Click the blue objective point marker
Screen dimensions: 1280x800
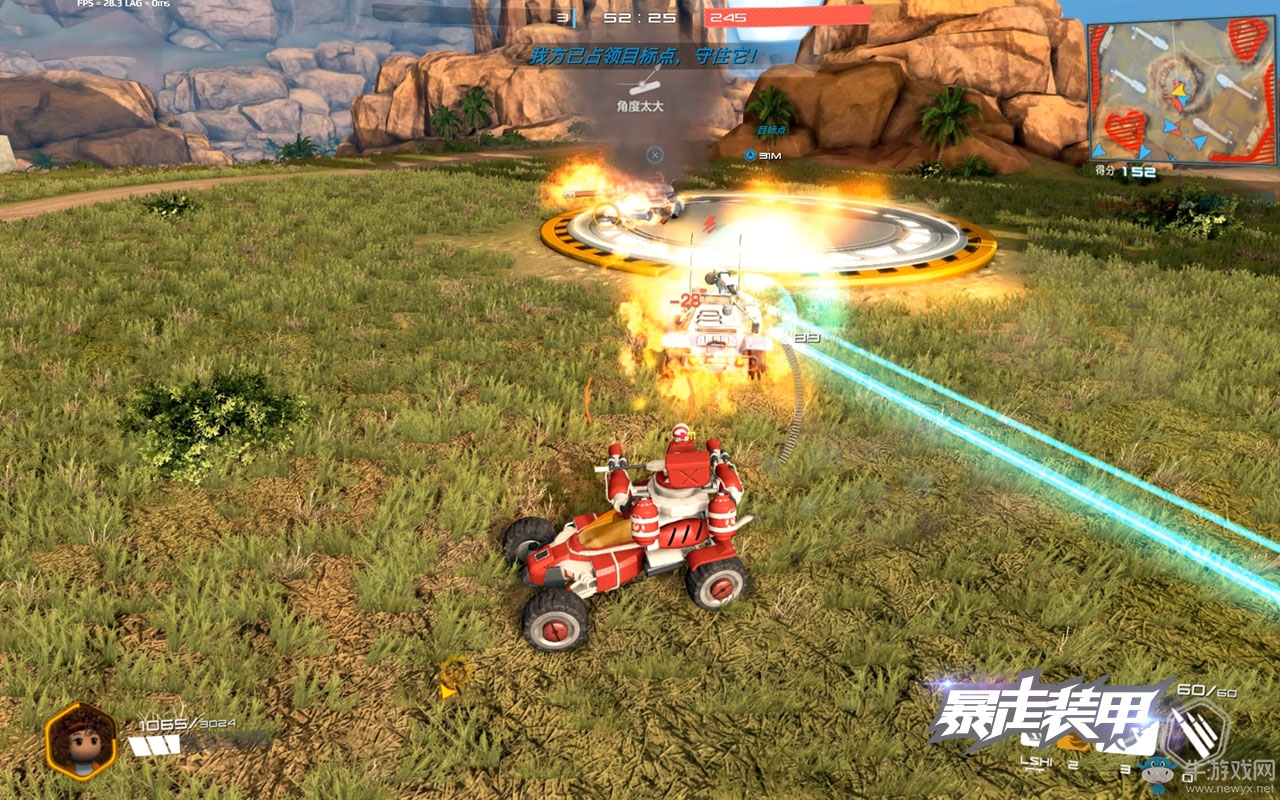point(750,155)
